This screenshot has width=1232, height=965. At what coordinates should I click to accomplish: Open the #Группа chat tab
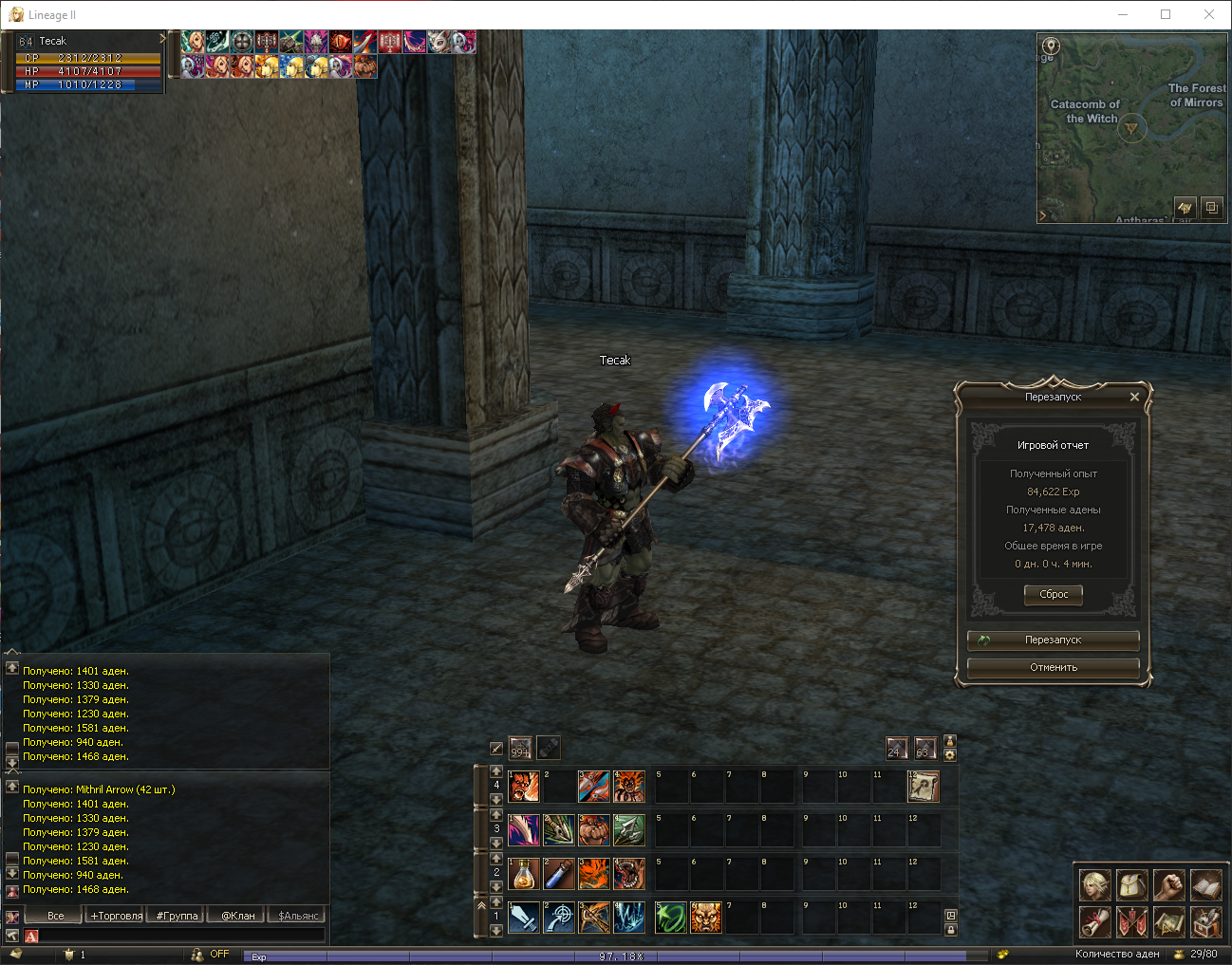[x=177, y=916]
